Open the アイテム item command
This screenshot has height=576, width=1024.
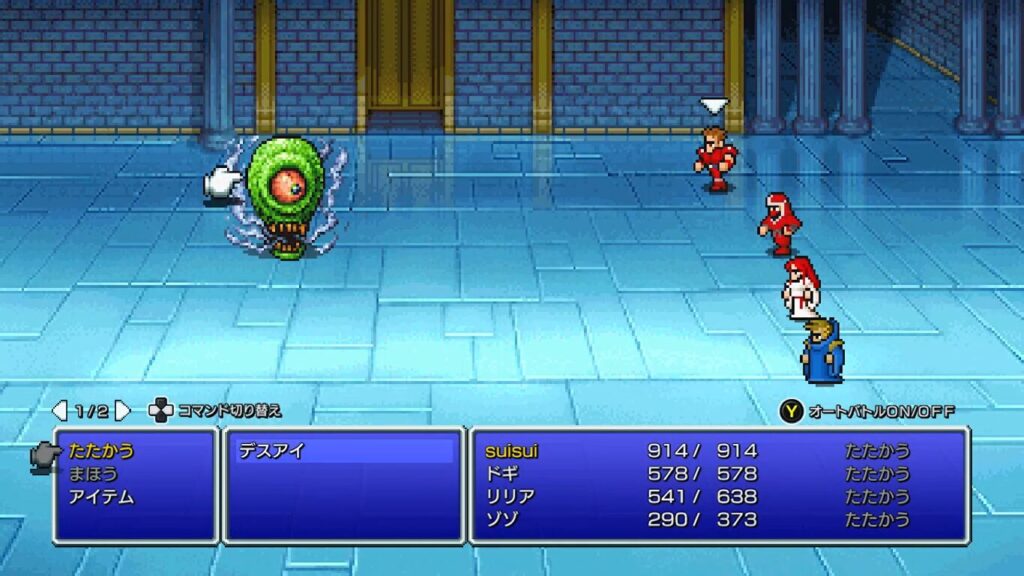[101, 497]
